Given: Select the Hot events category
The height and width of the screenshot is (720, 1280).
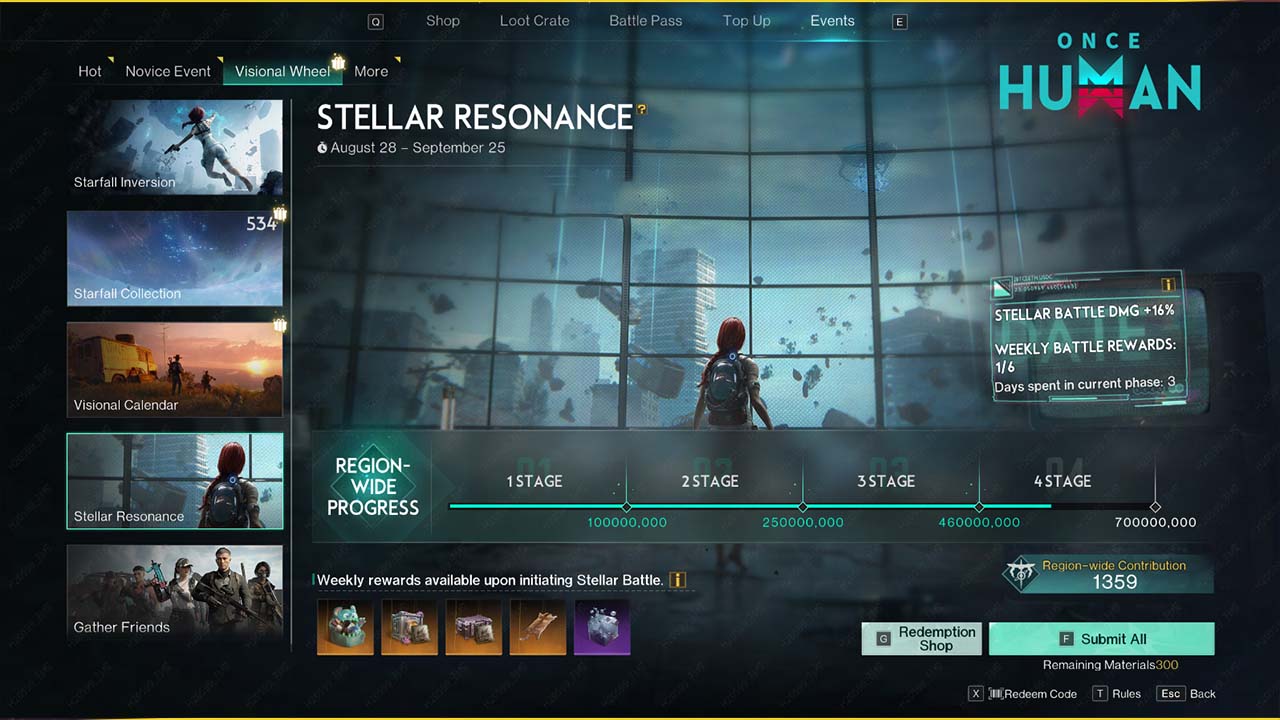Looking at the screenshot, I should pyautogui.click(x=90, y=71).
